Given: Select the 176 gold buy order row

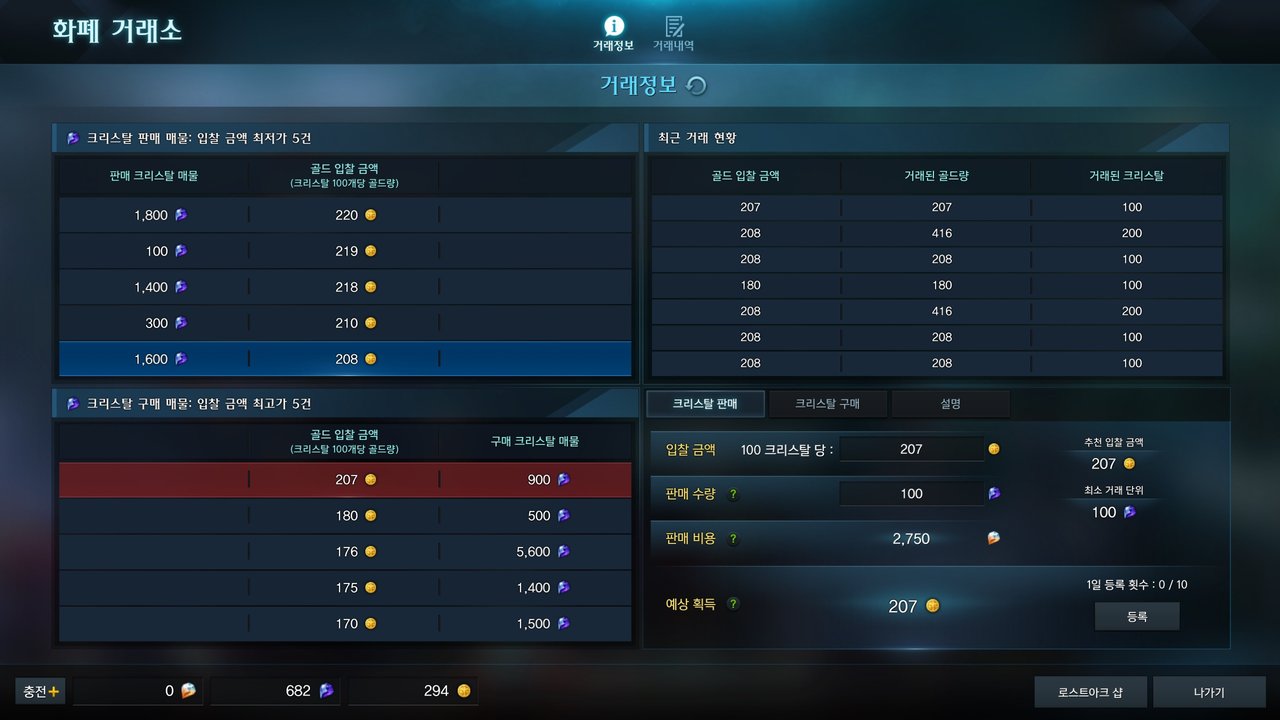Looking at the screenshot, I should [x=345, y=552].
